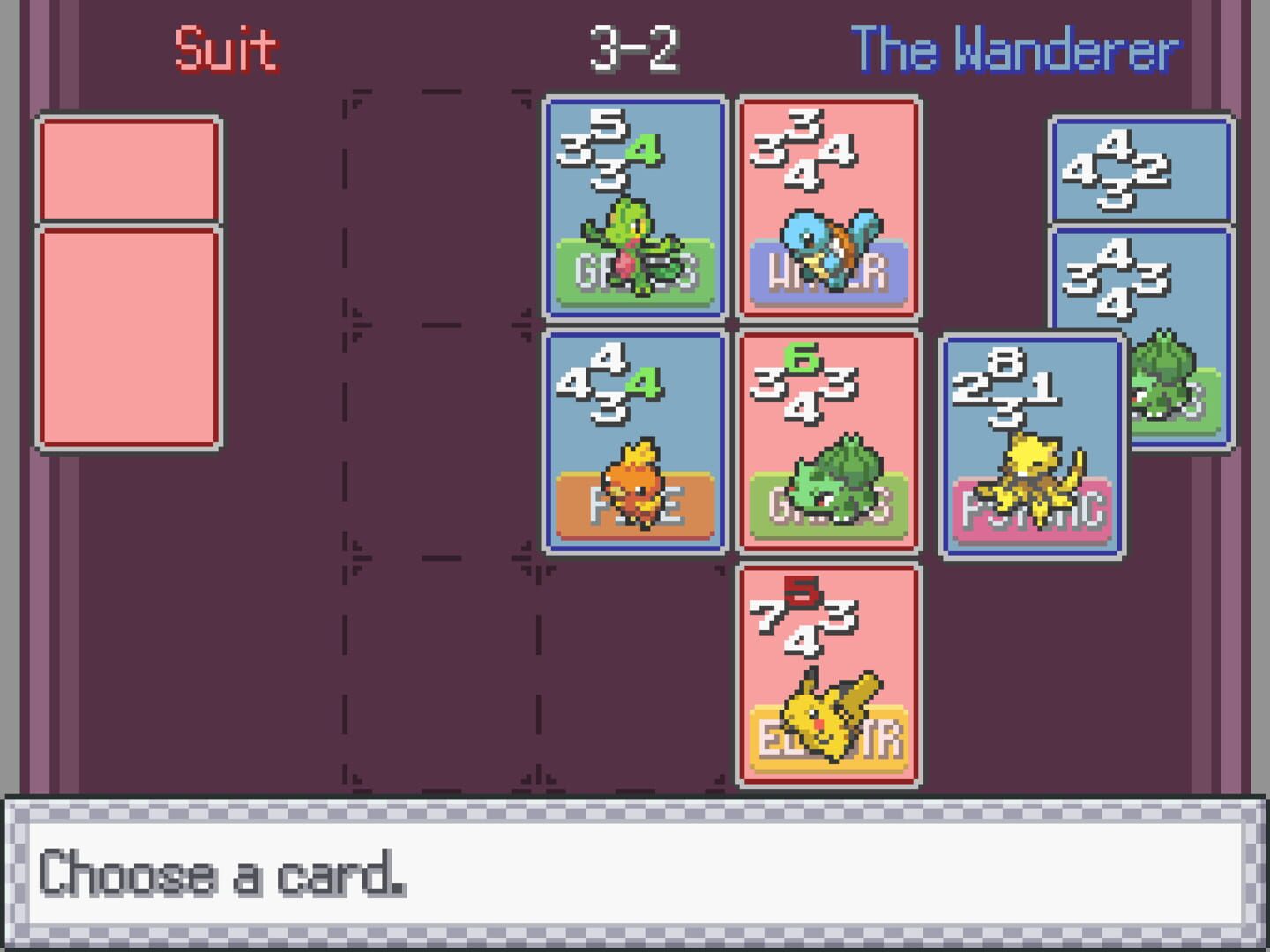Select the face-down blue card in hand
The width and height of the screenshot is (1270, 952).
pos(1138,167)
